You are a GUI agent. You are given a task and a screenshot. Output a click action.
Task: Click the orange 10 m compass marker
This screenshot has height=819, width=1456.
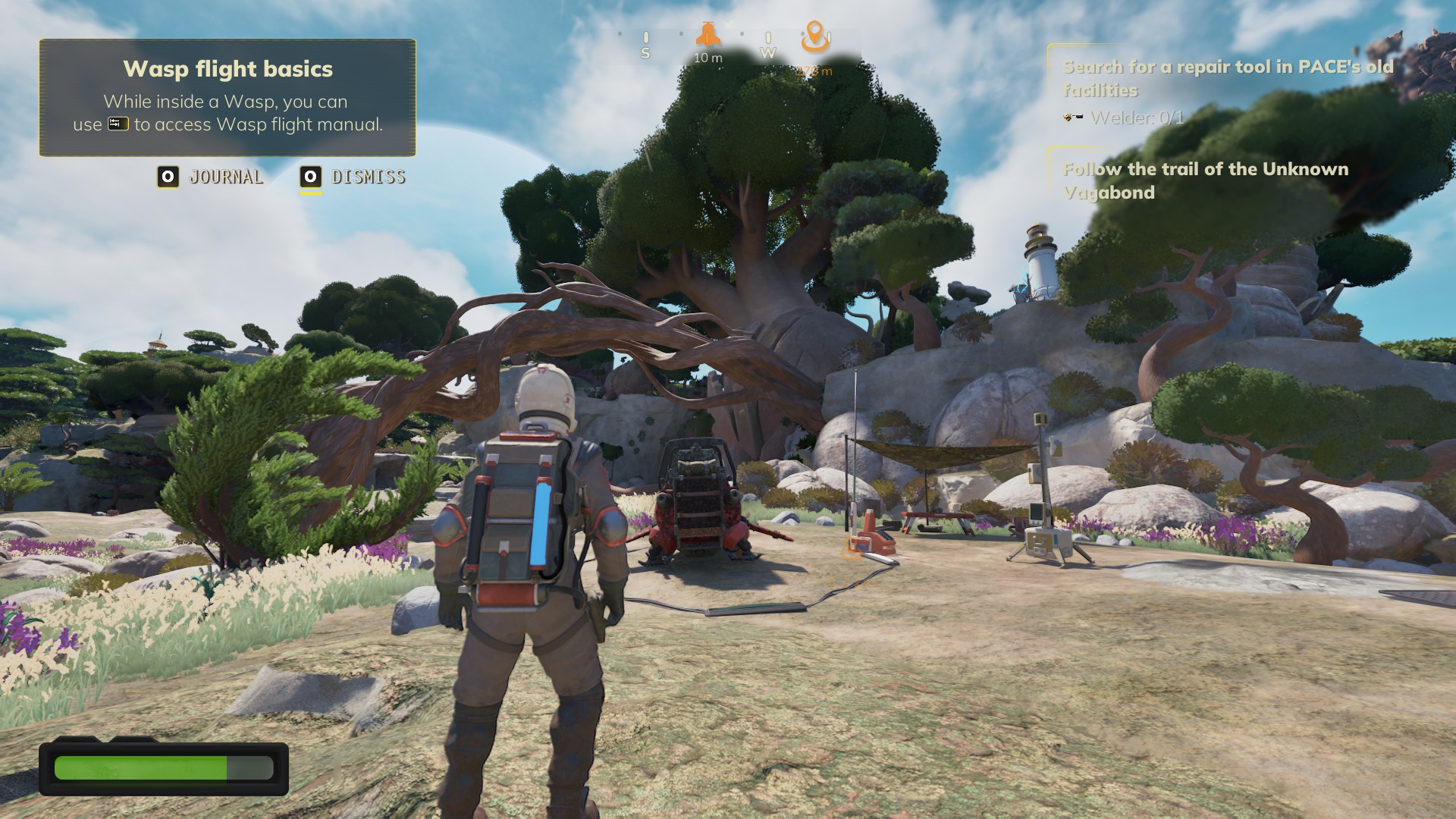pos(708,35)
